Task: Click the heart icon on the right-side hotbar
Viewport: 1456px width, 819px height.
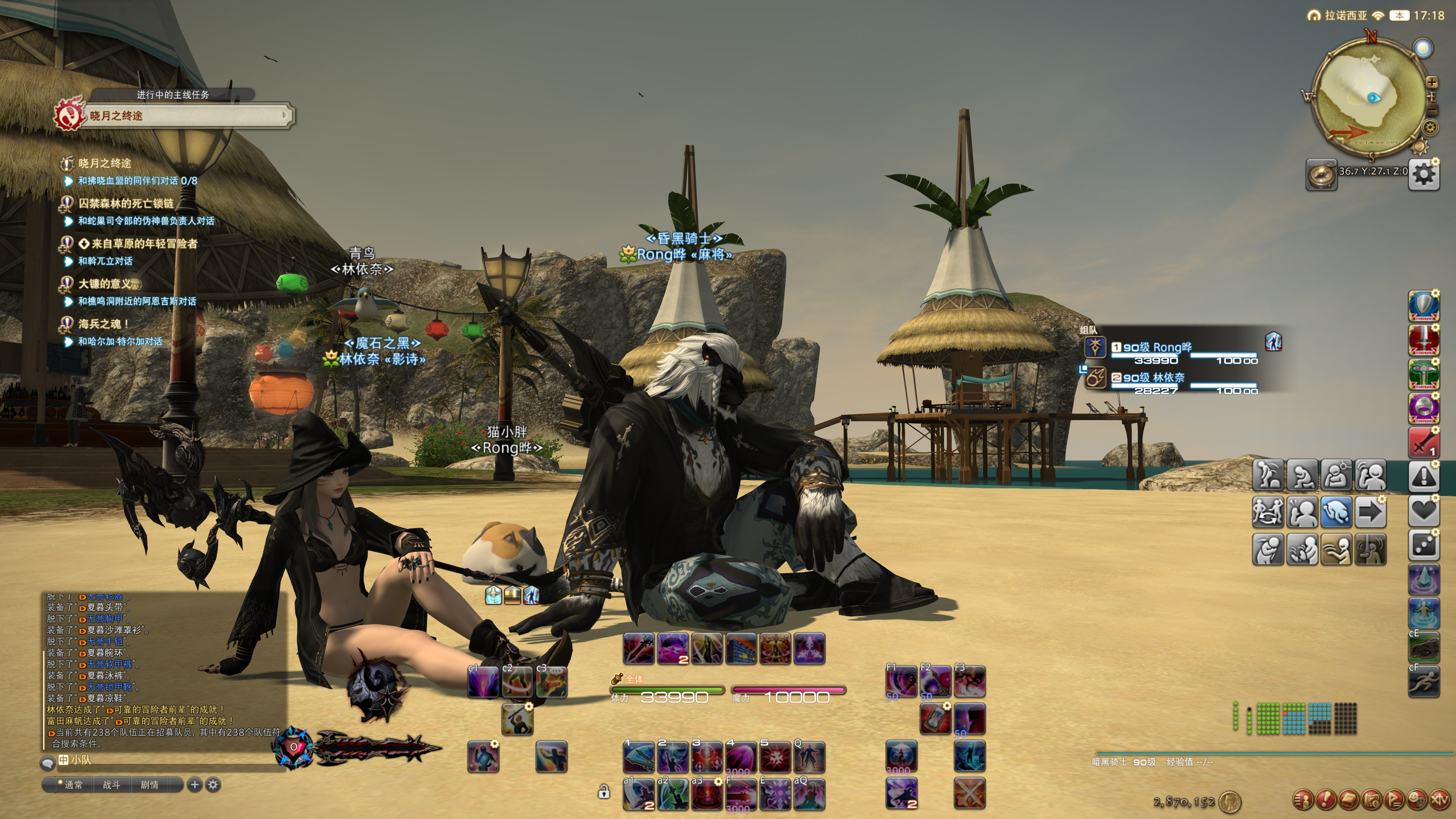Action: pos(1423,510)
